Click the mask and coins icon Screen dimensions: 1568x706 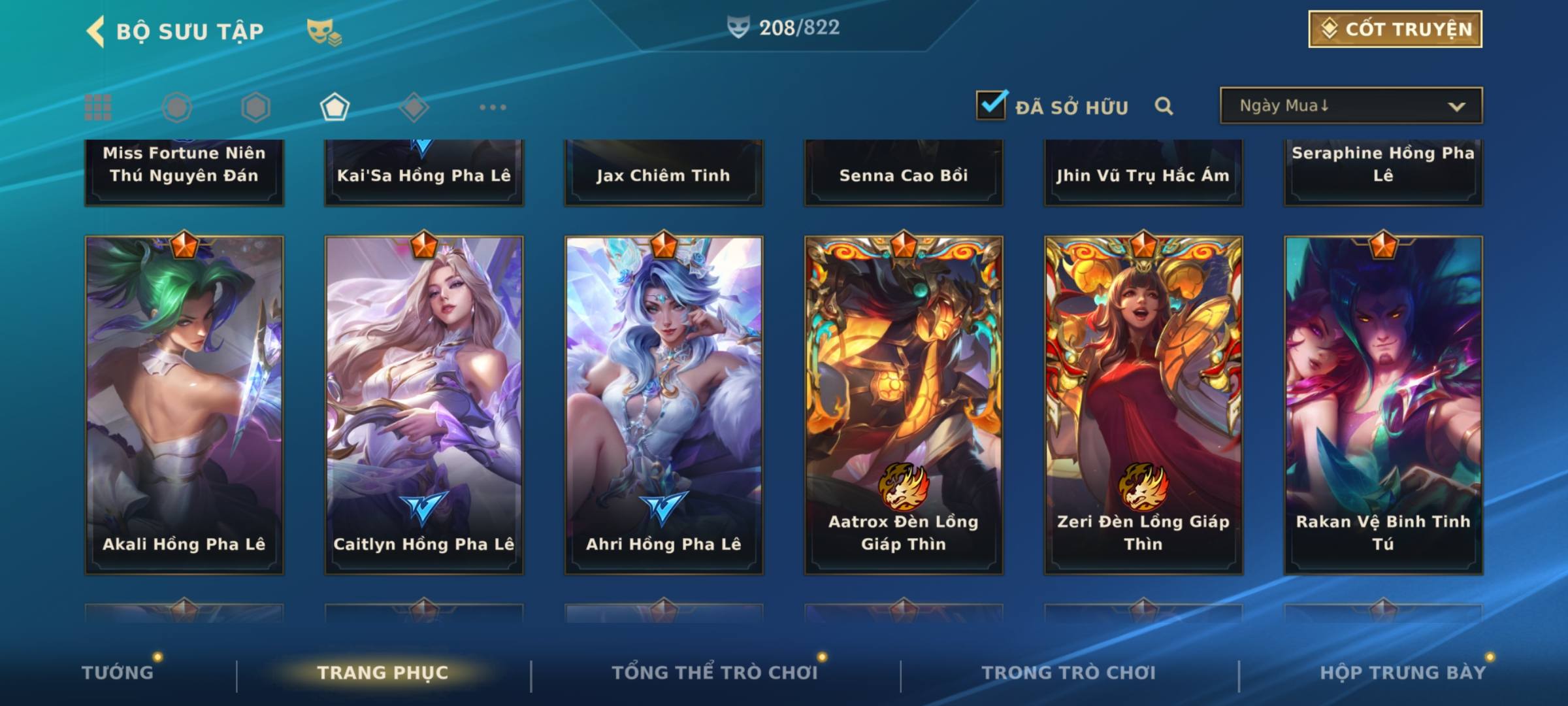(323, 31)
